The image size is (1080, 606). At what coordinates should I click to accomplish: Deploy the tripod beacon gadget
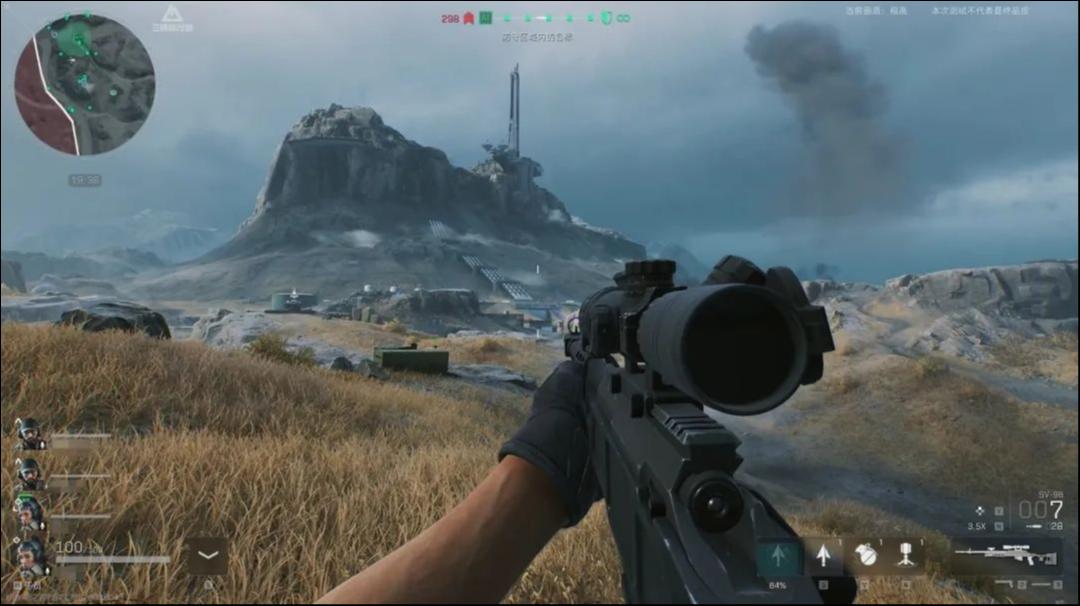point(907,556)
